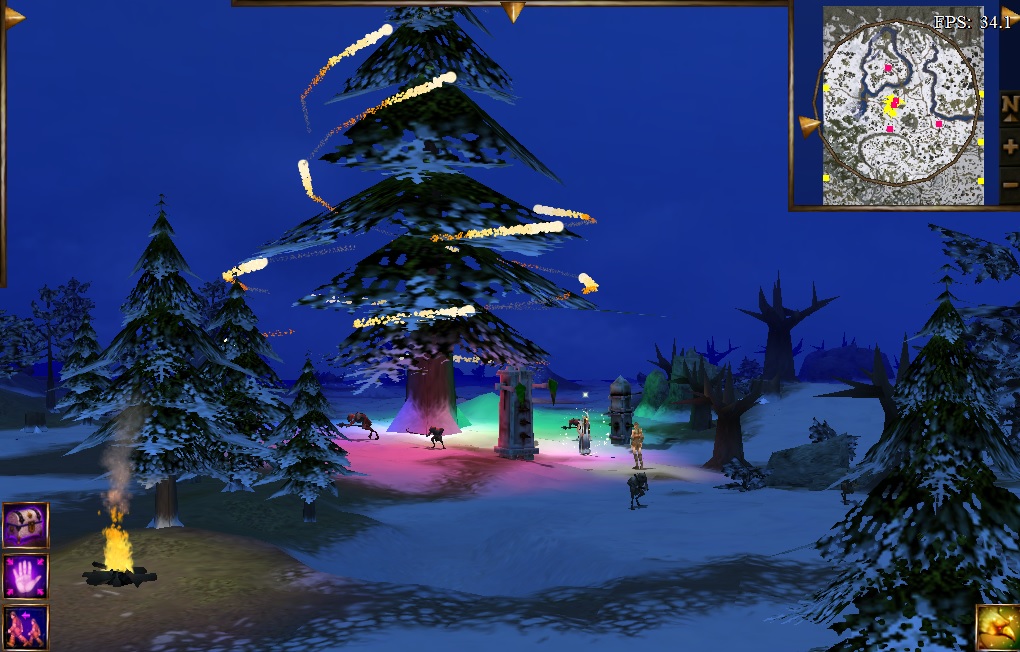This screenshot has height=652, width=1020.
Task: Zoom out the minimap with minus button
Action: click(x=1009, y=185)
